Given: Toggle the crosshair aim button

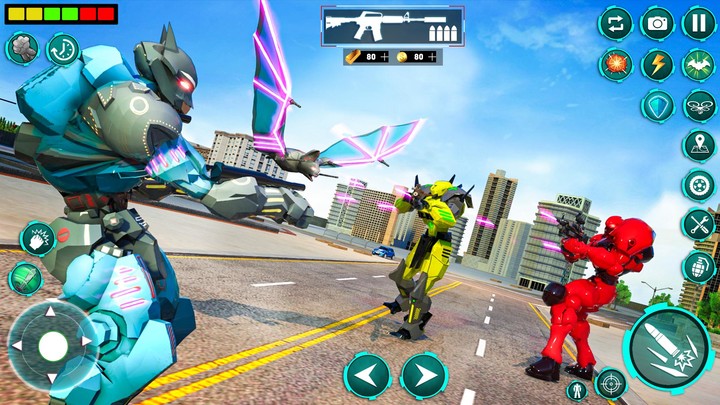Looking at the screenshot, I should click(x=610, y=382).
